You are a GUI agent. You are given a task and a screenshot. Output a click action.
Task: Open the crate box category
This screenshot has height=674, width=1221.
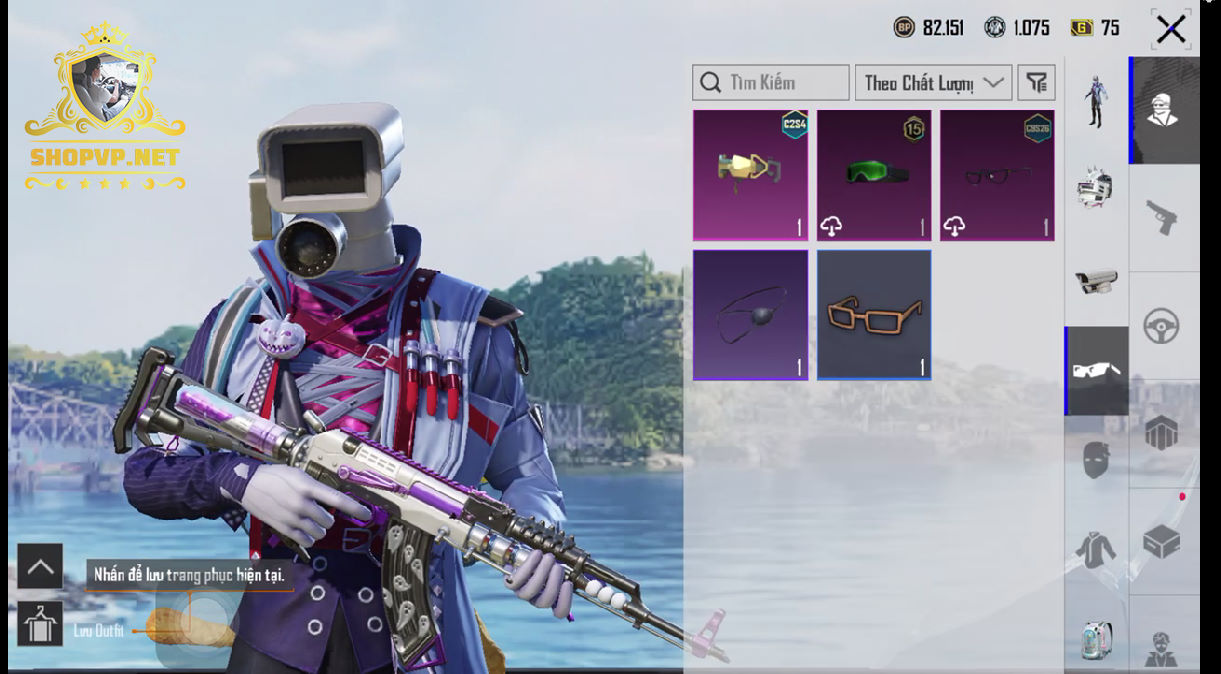(1162, 542)
